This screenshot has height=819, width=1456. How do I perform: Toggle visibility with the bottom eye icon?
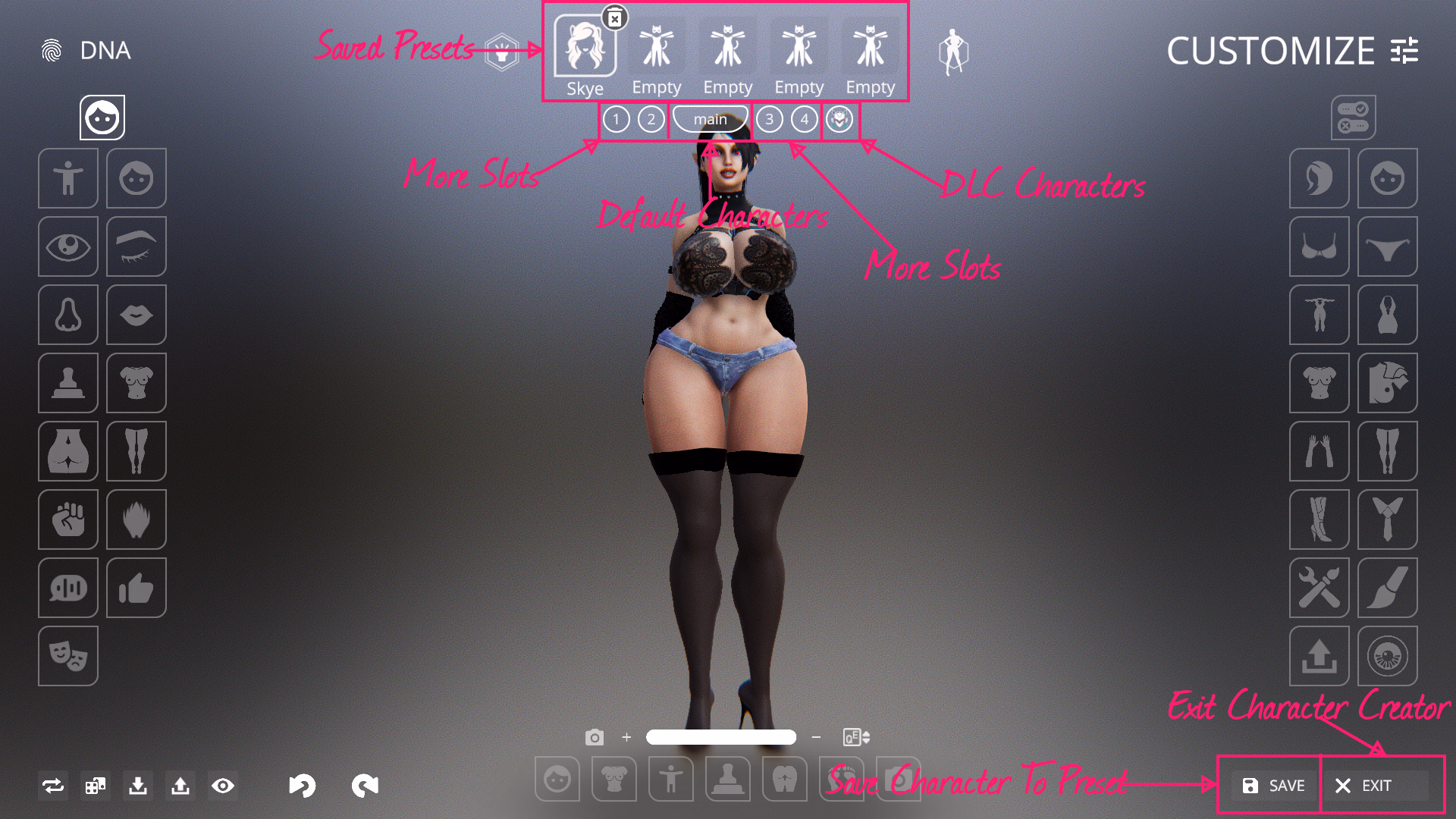(223, 786)
